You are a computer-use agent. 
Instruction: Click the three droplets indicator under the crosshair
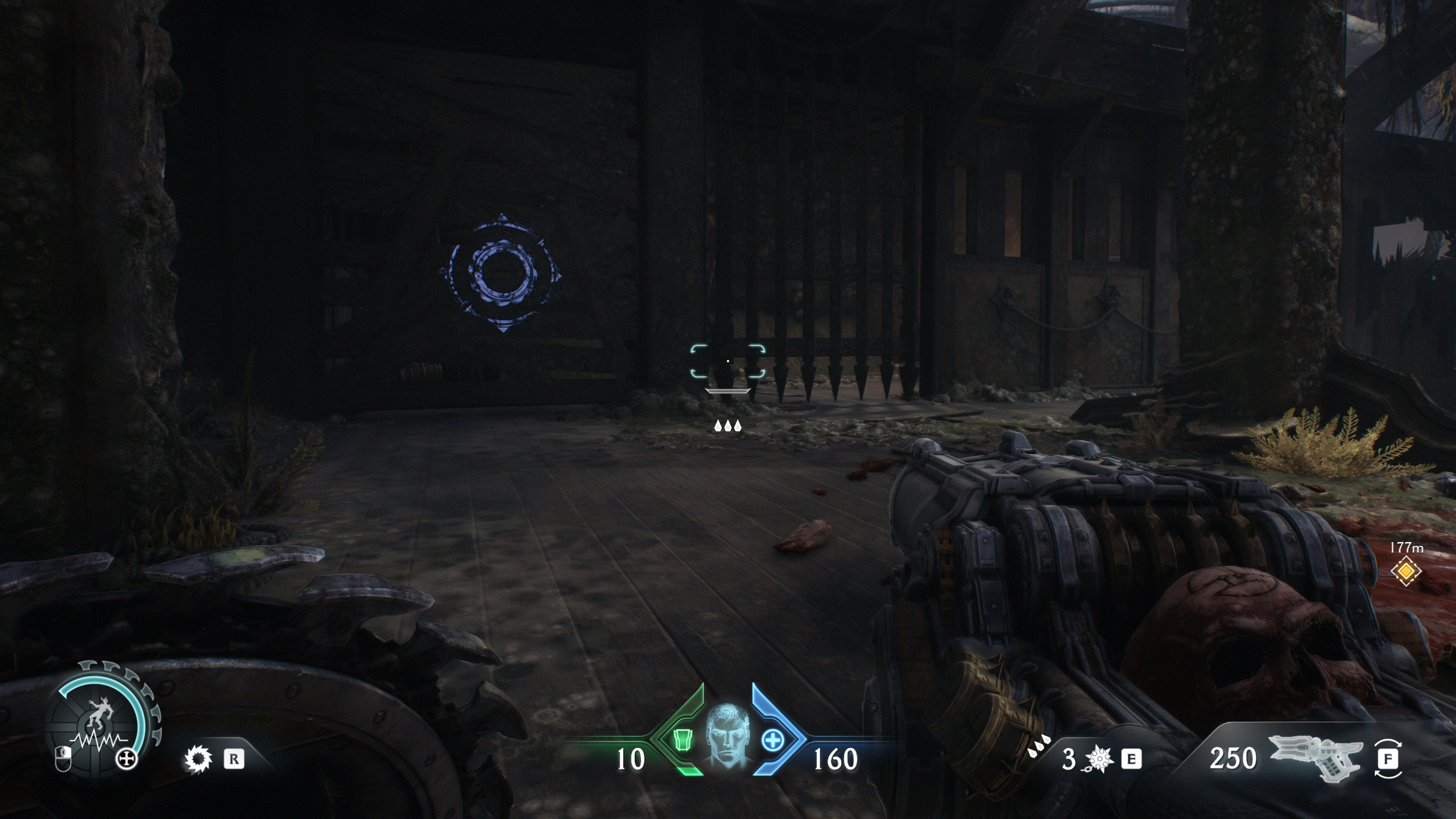click(x=727, y=427)
